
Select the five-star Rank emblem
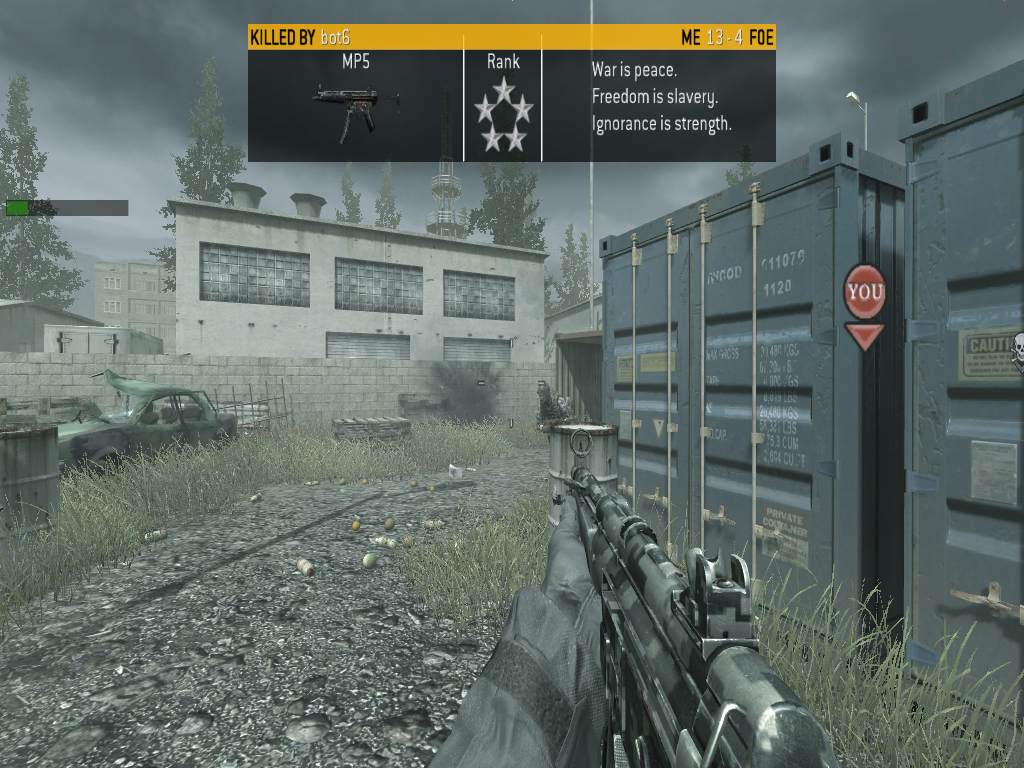click(x=503, y=115)
